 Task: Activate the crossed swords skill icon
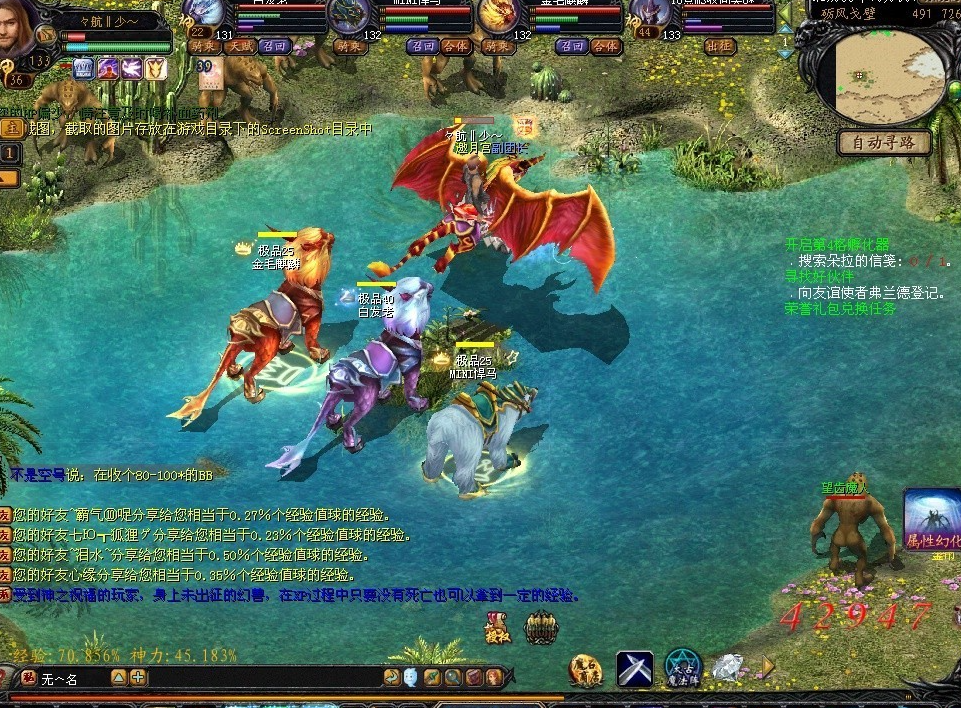(634, 668)
